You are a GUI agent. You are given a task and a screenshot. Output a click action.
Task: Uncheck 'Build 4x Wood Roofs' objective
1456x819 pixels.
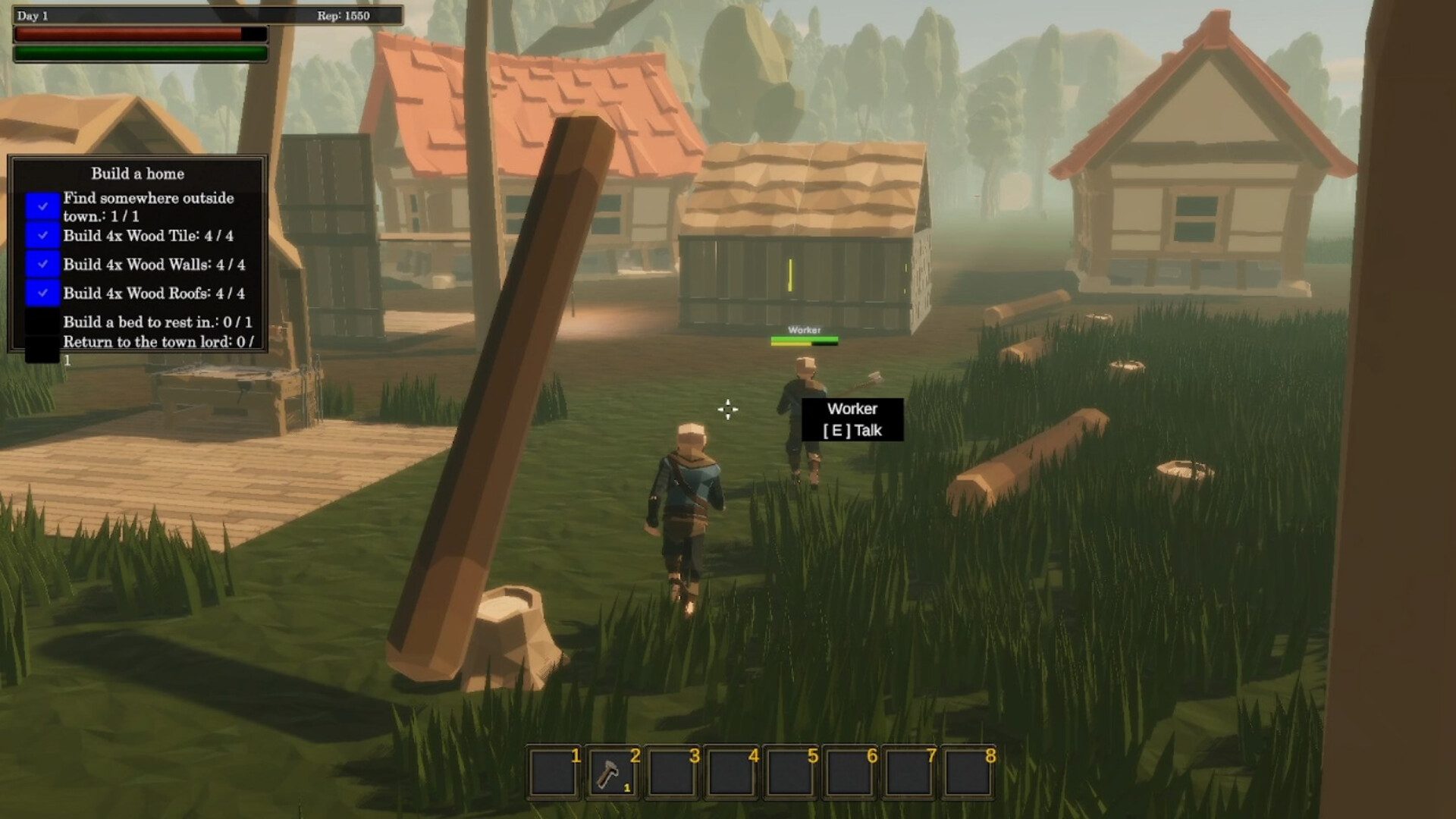(42, 293)
